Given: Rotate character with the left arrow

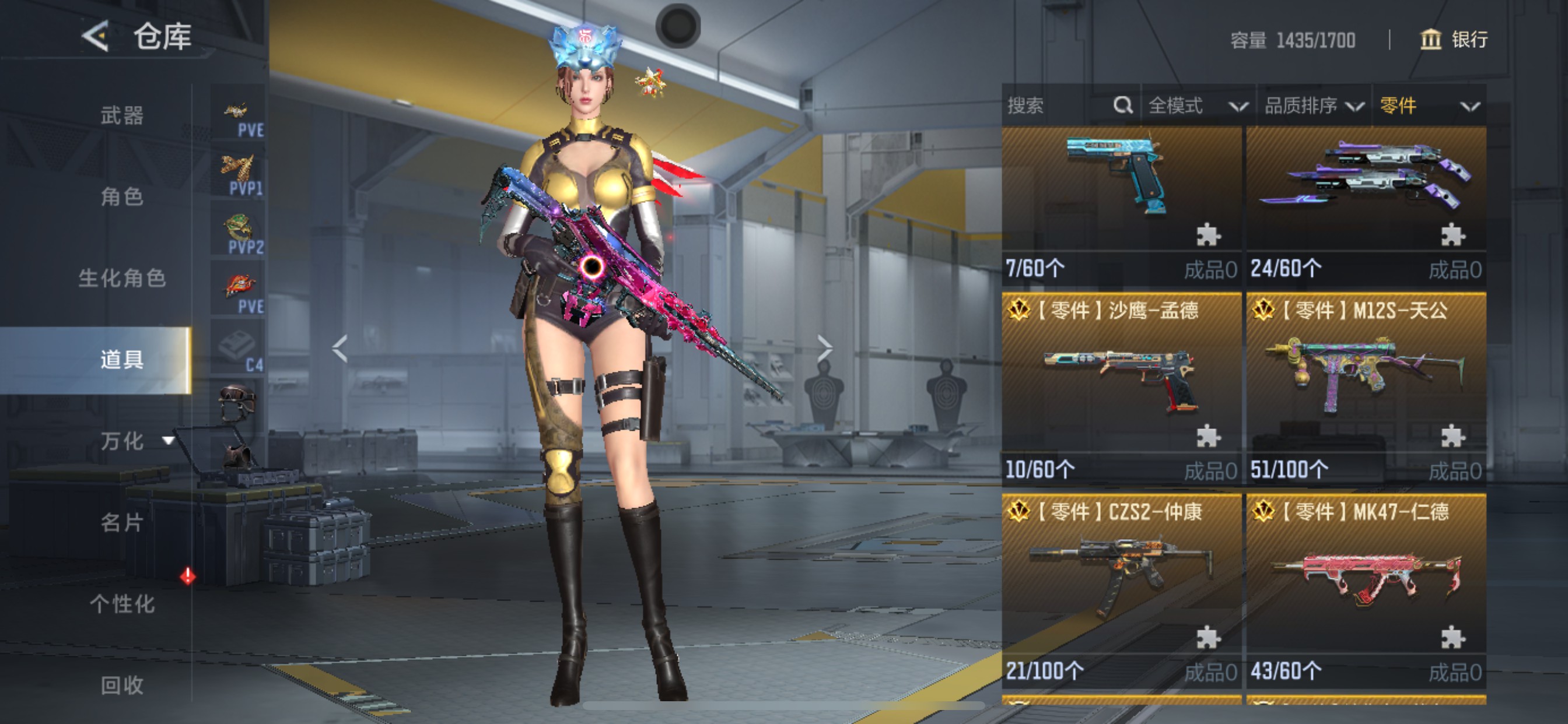Looking at the screenshot, I should click(x=339, y=349).
